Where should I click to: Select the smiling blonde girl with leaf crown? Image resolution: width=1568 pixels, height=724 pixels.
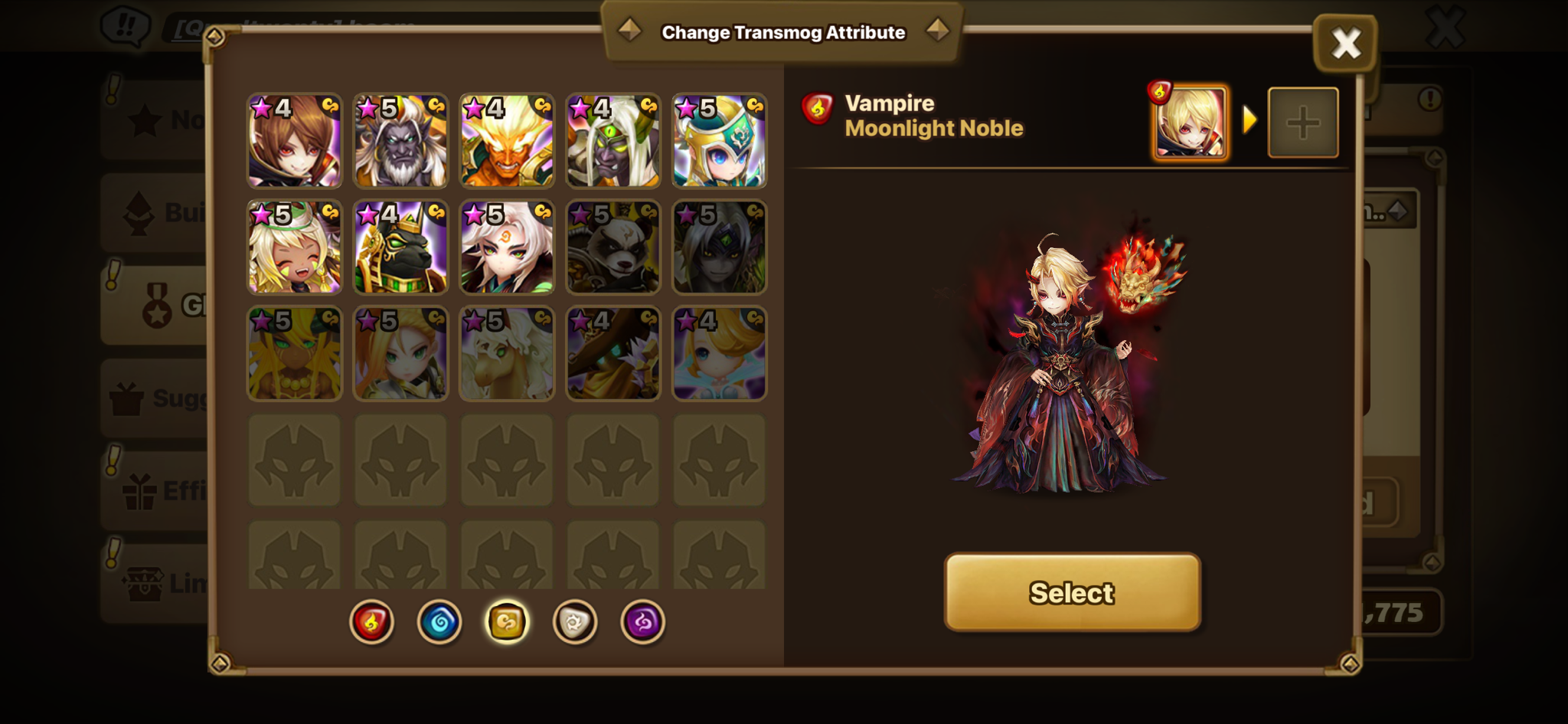pyautogui.click(x=295, y=247)
